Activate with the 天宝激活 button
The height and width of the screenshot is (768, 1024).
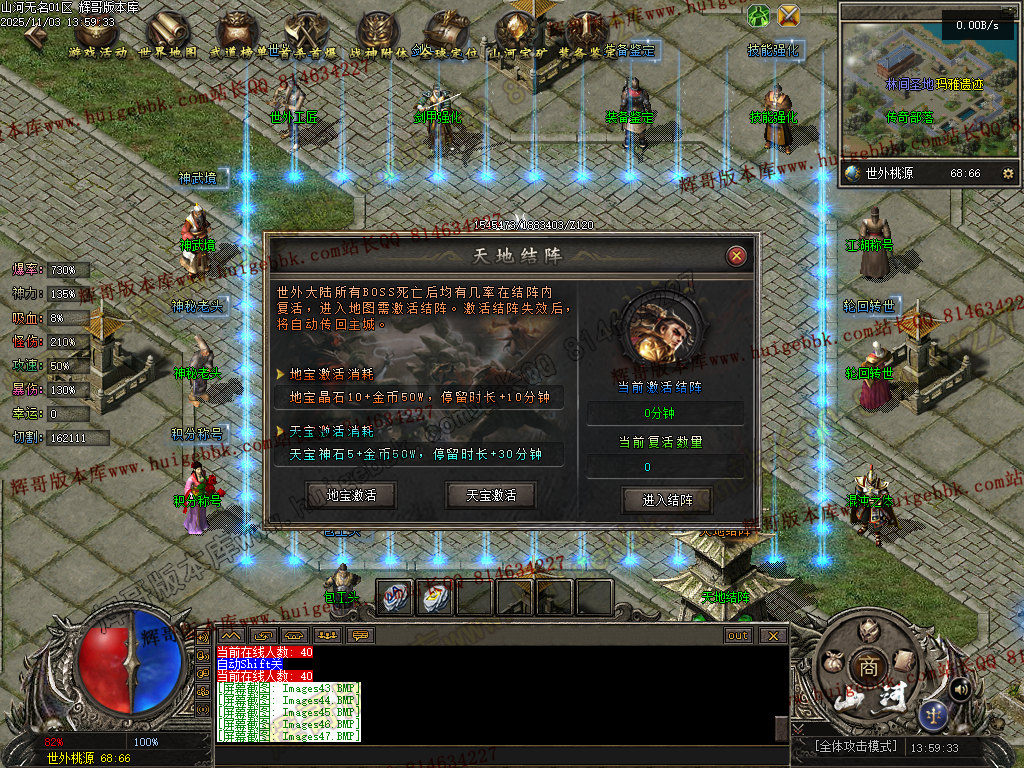(491, 494)
